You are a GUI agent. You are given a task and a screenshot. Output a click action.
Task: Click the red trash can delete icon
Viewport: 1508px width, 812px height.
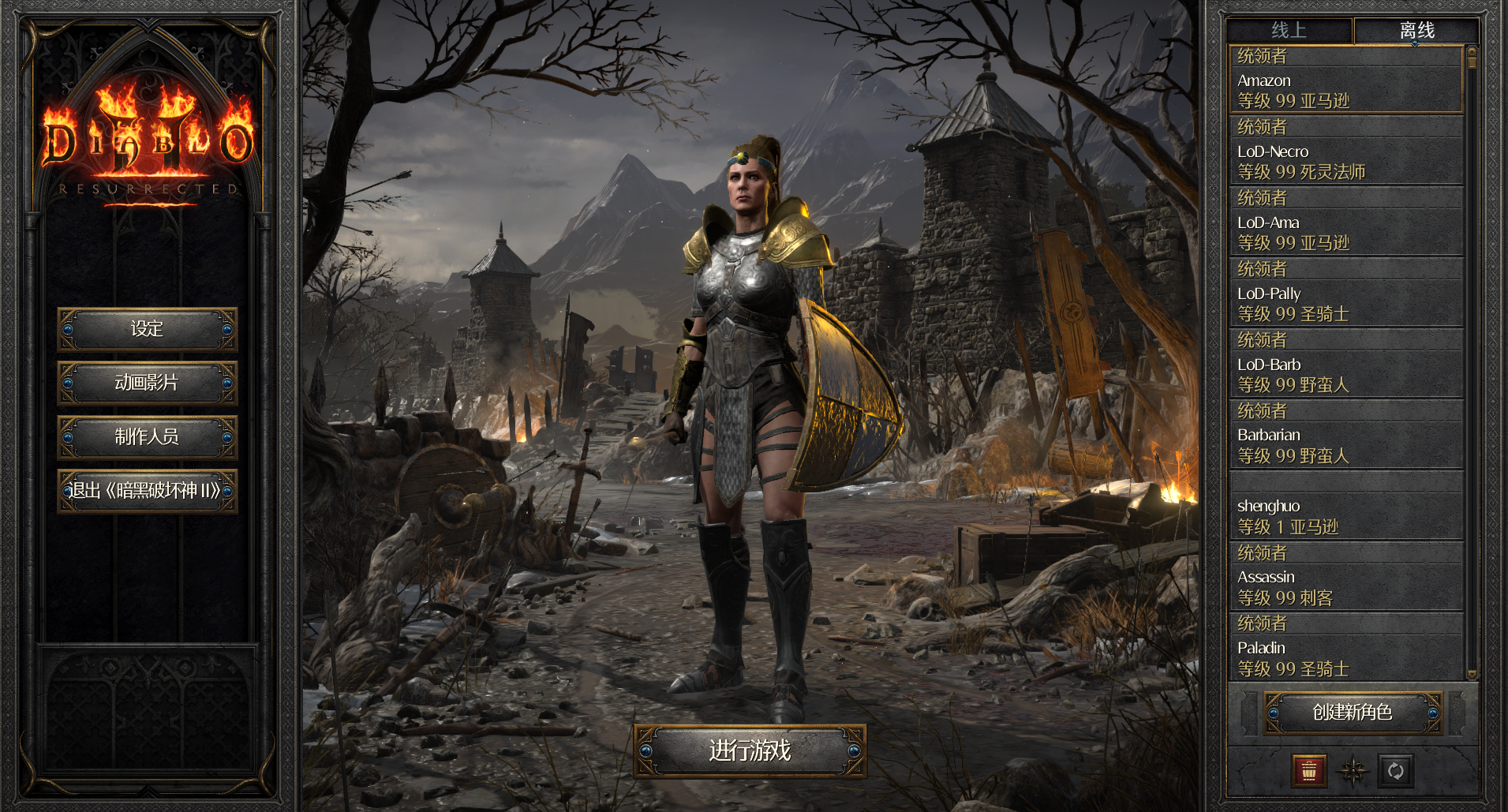click(1309, 771)
